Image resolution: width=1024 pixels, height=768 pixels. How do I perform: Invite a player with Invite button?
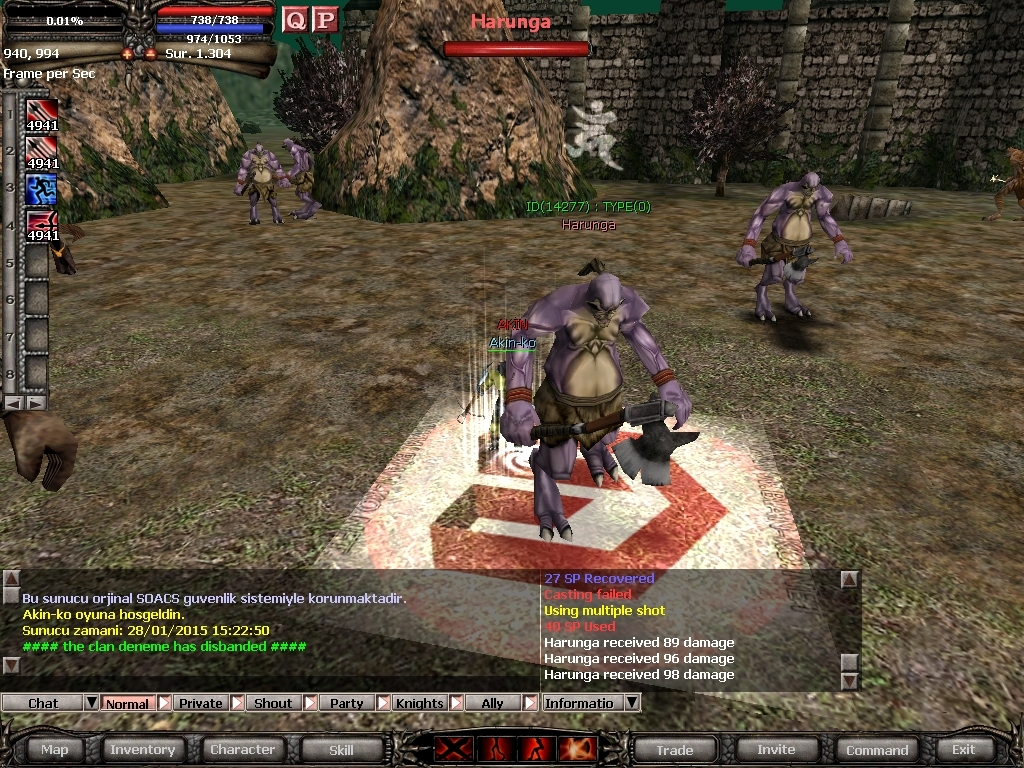[x=776, y=749]
